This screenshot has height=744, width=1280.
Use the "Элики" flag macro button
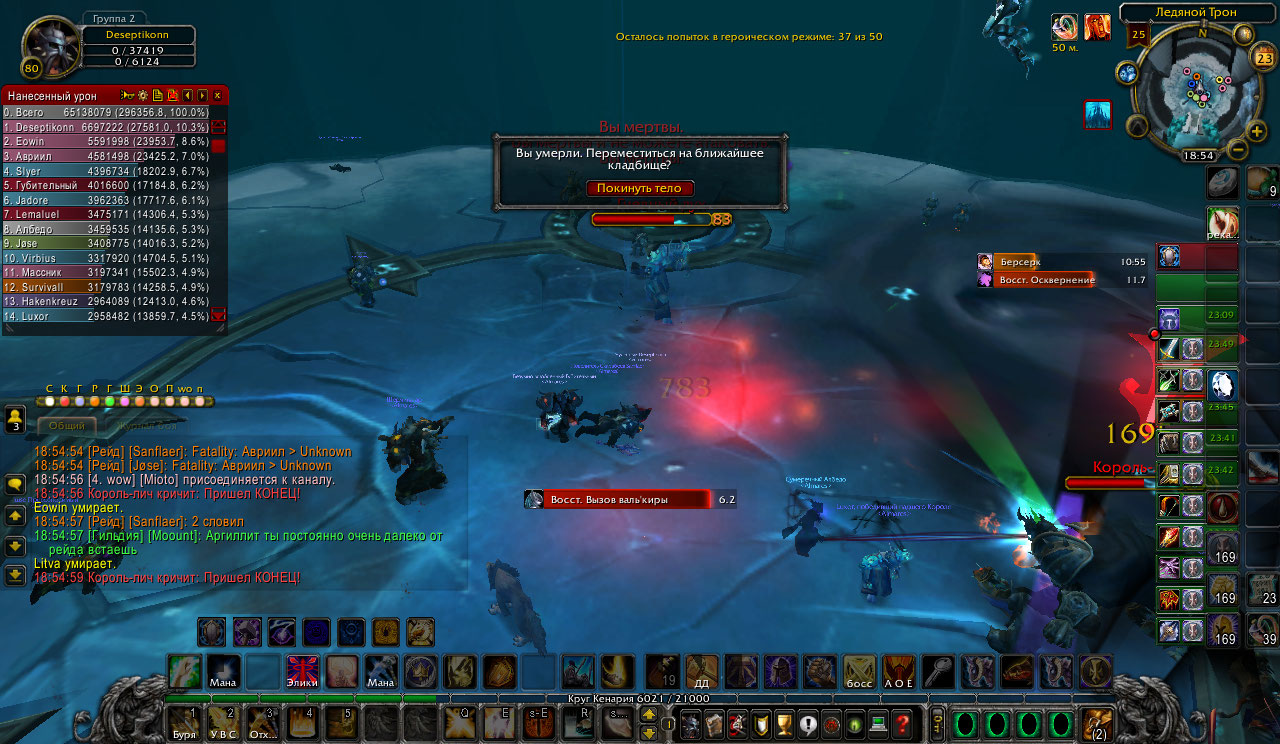click(x=302, y=671)
